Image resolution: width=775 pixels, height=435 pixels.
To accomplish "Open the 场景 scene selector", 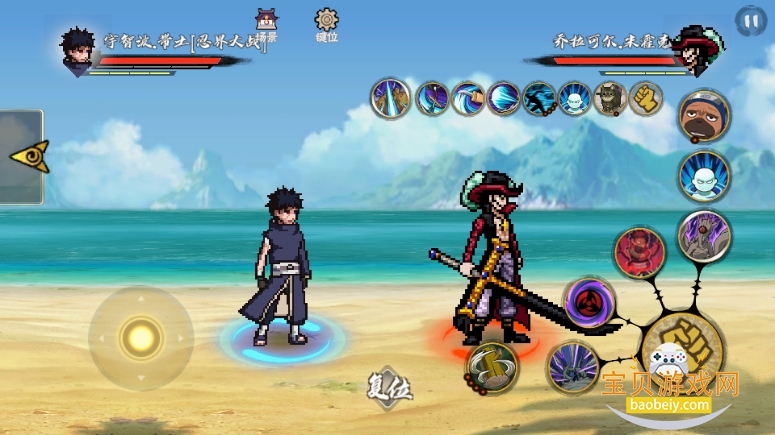I will (x=266, y=26).
